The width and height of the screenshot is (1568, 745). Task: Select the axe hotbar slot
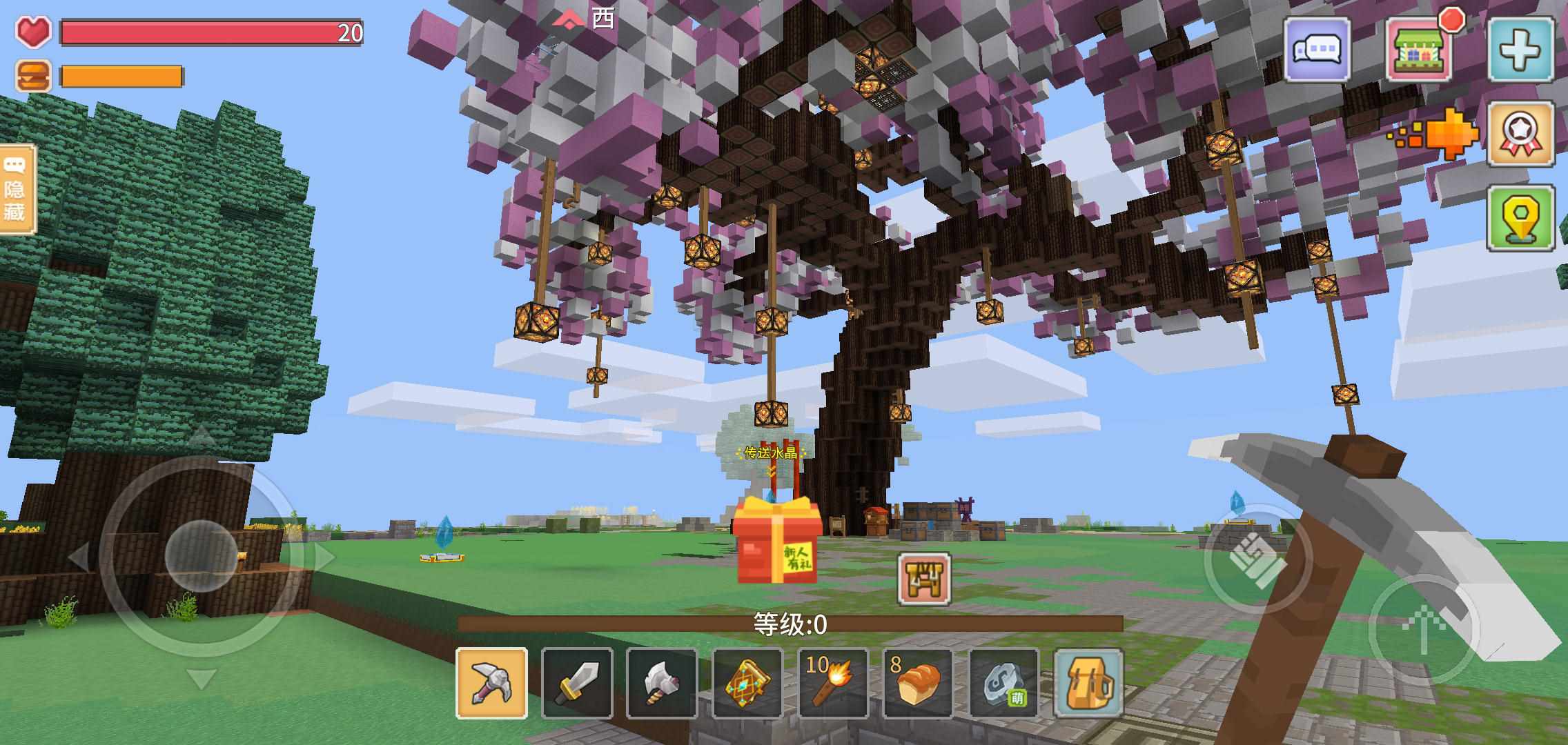pos(661,684)
